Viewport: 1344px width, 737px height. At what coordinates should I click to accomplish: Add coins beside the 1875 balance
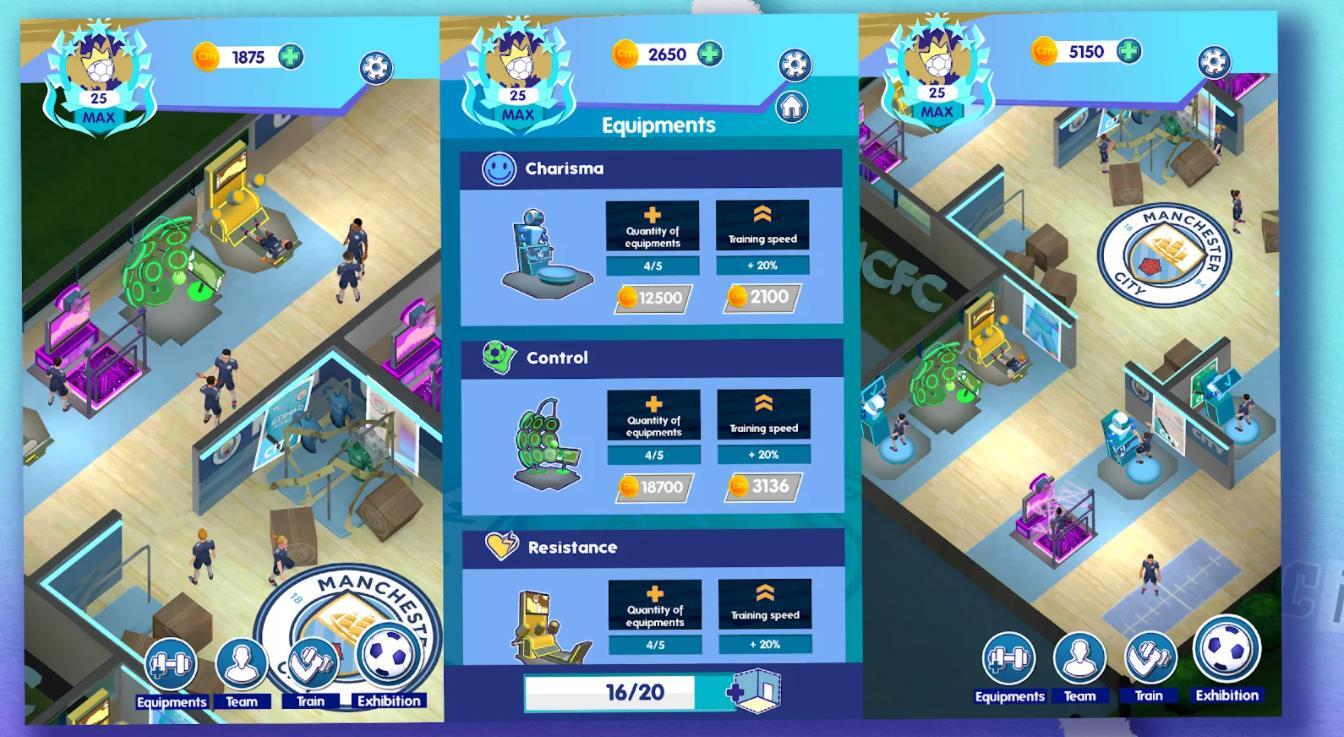[291, 57]
